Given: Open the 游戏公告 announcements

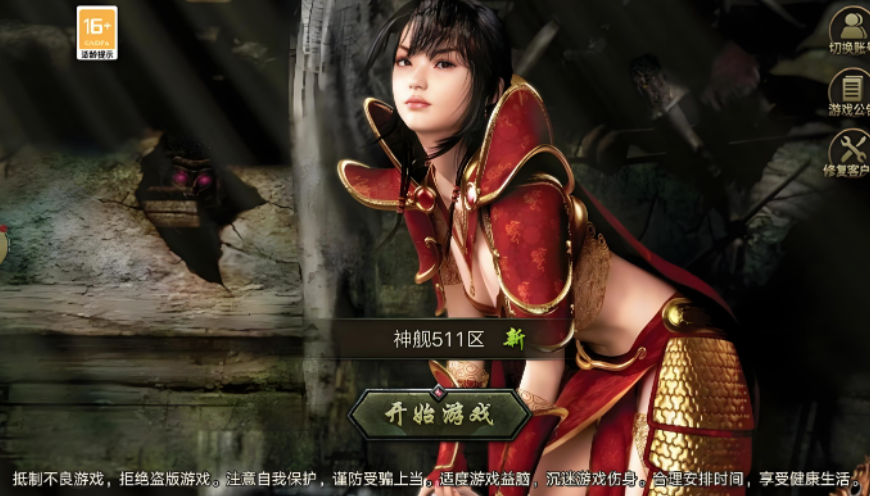Looking at the screenshot, I should pos(851,92).
